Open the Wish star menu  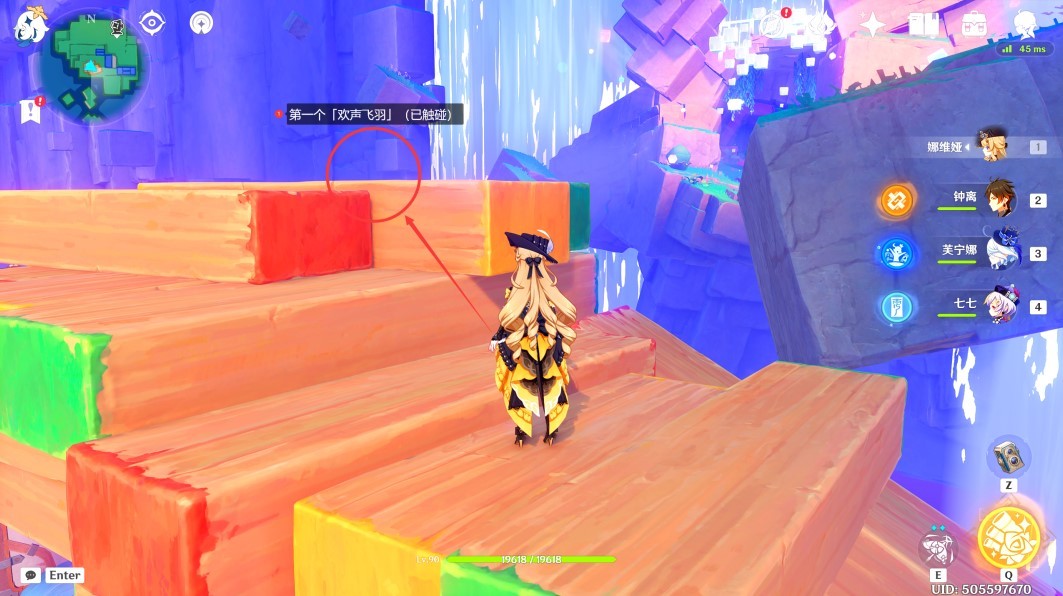click(x=872, y=25)
